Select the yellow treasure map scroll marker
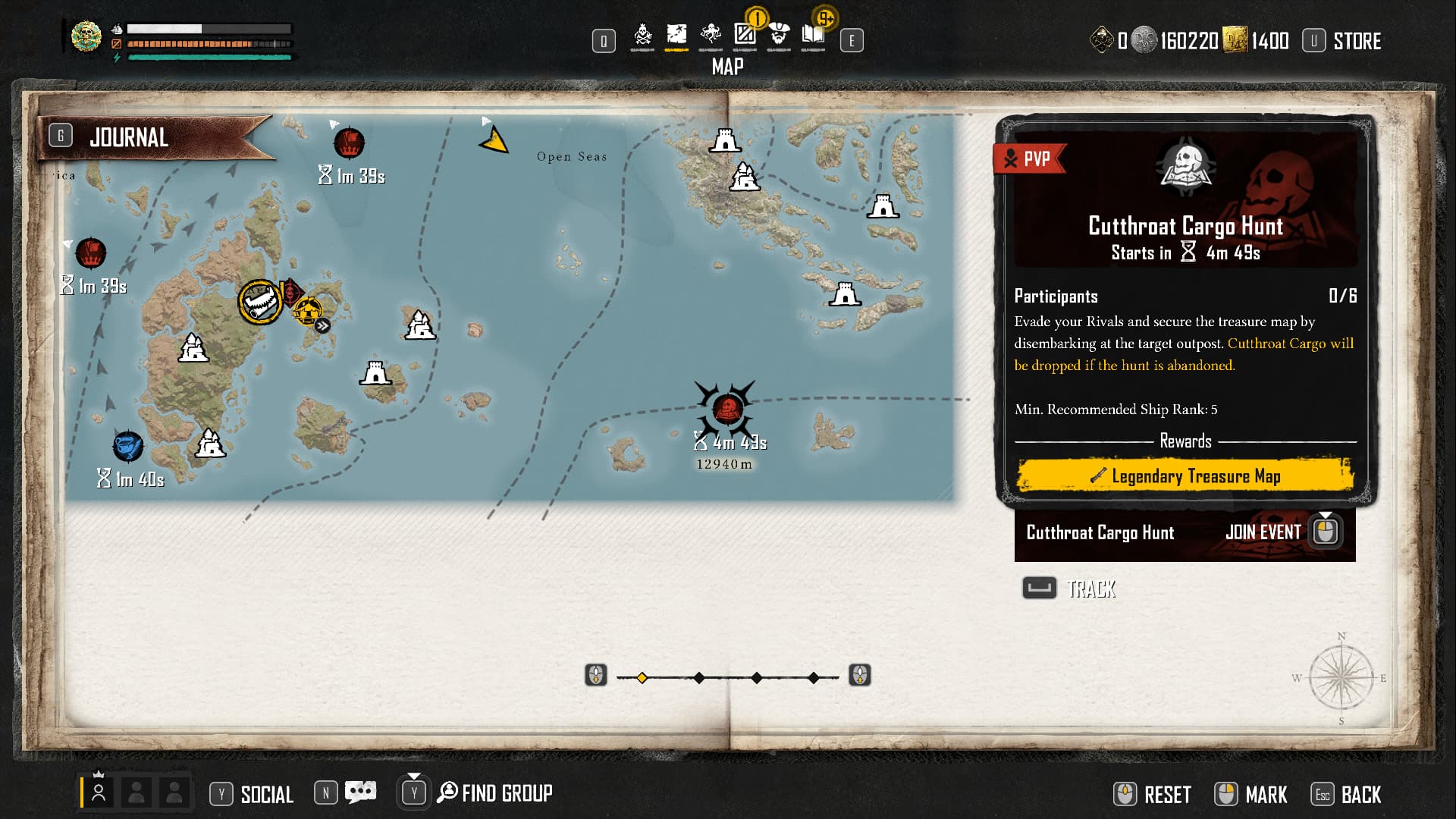 260,302
